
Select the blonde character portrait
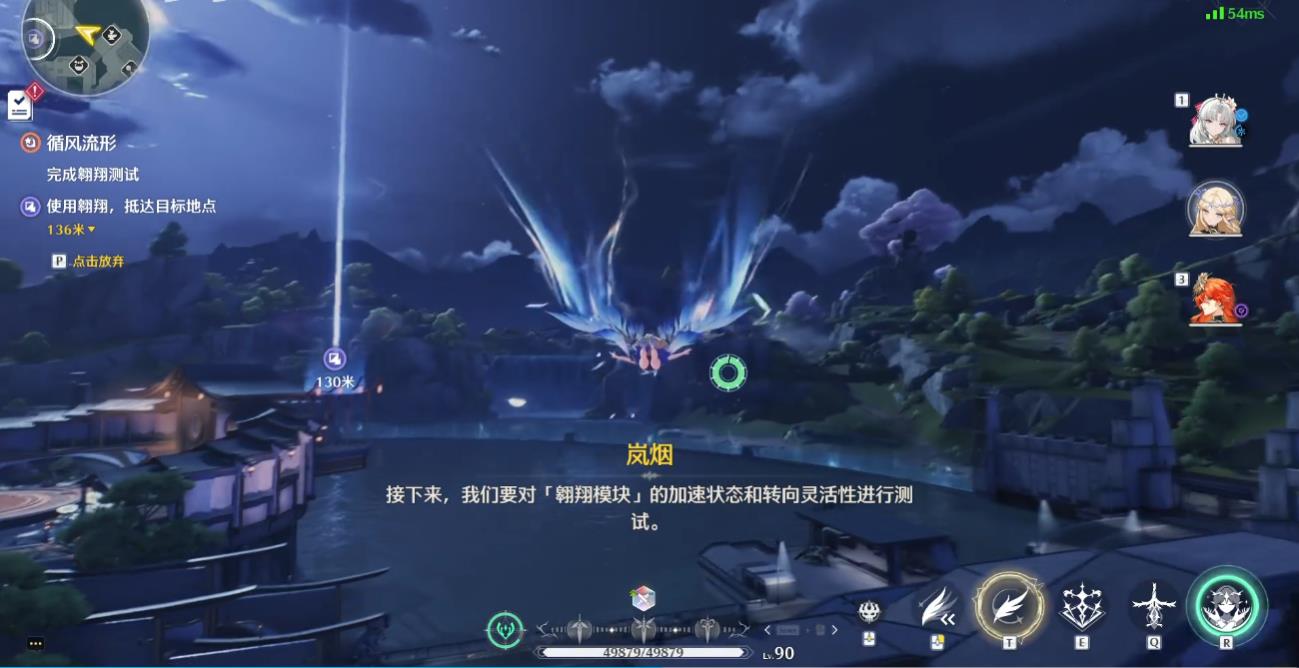pos(1215,210)
